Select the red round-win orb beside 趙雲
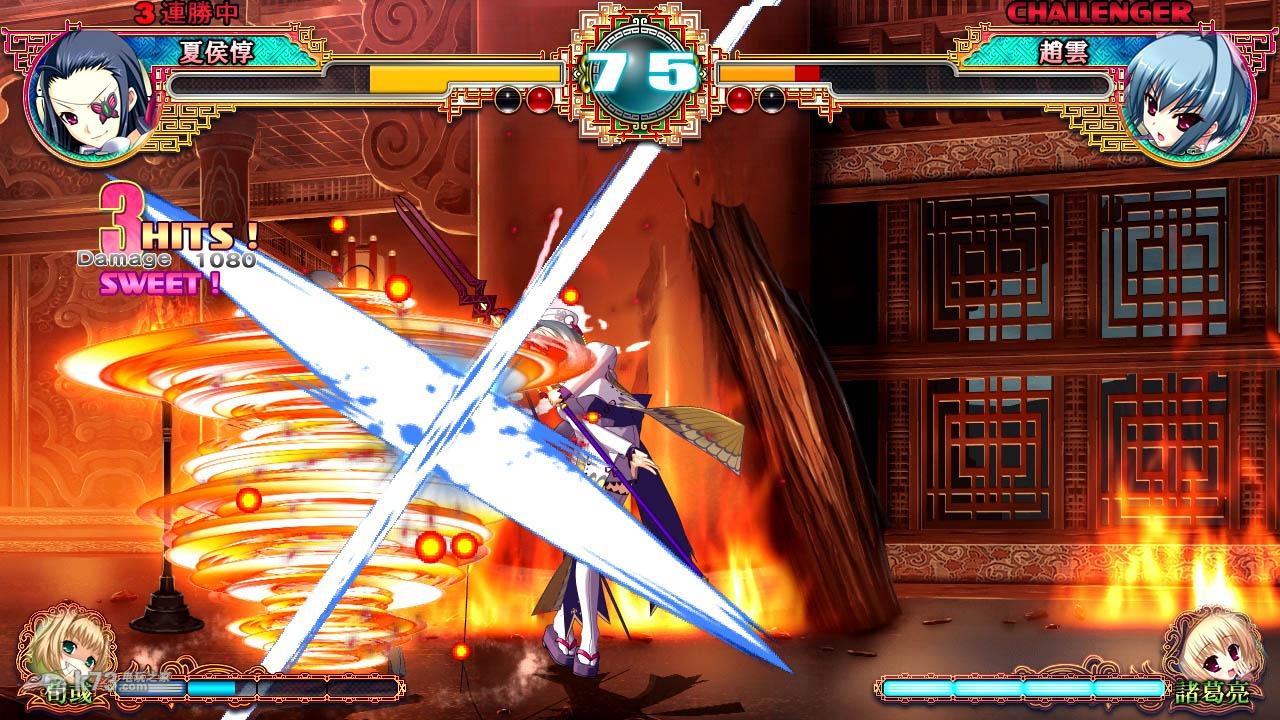This screenshot has height=720, width=1280. [x=740, y=100]
